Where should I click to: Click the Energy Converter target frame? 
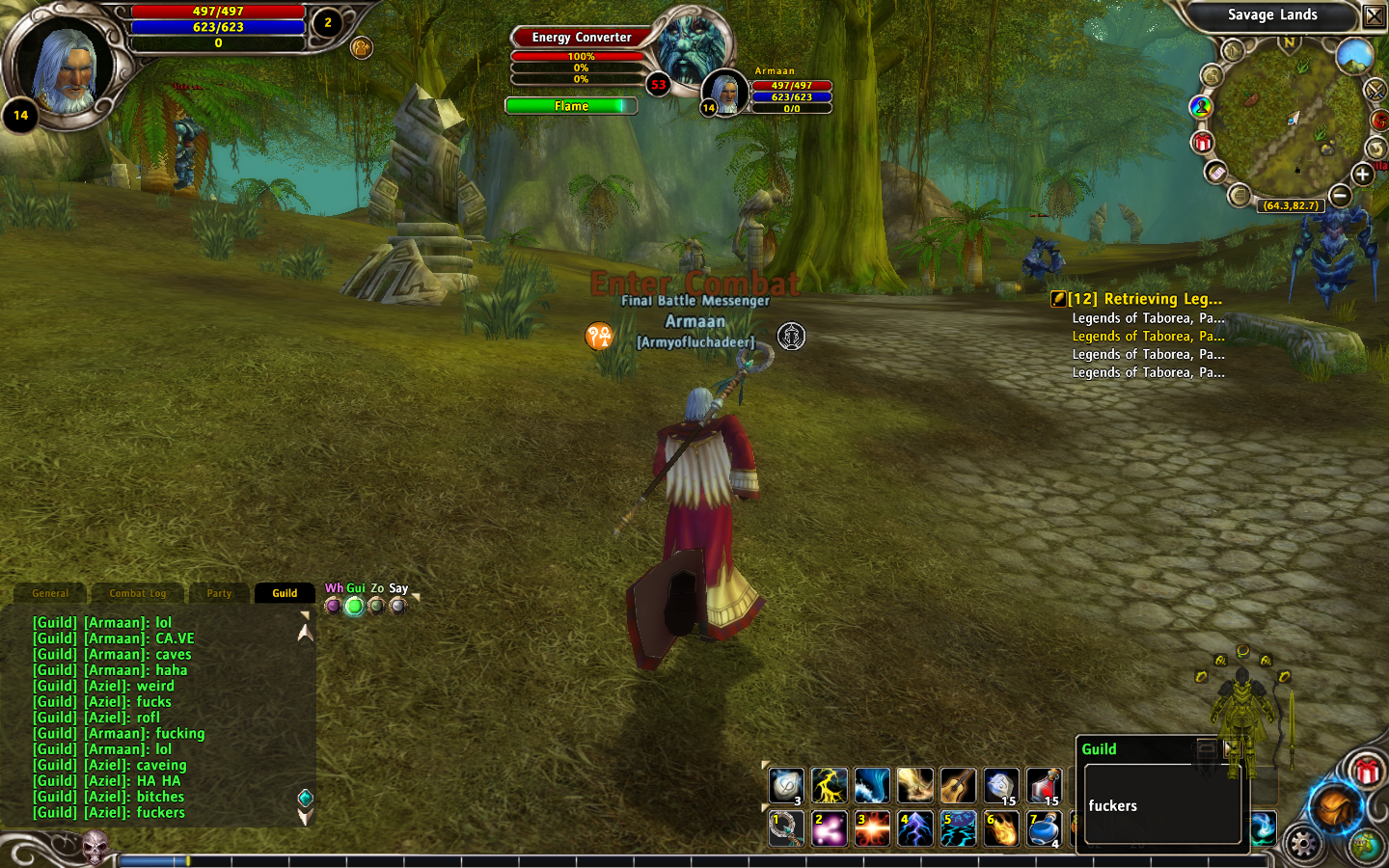(x=582, y=38)
